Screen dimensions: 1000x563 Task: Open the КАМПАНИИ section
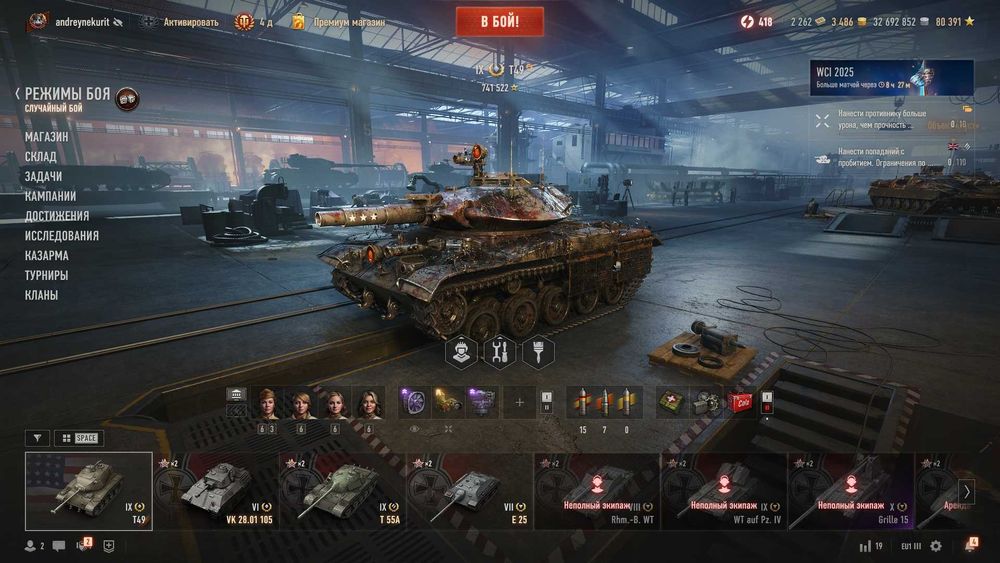(50, 196)
